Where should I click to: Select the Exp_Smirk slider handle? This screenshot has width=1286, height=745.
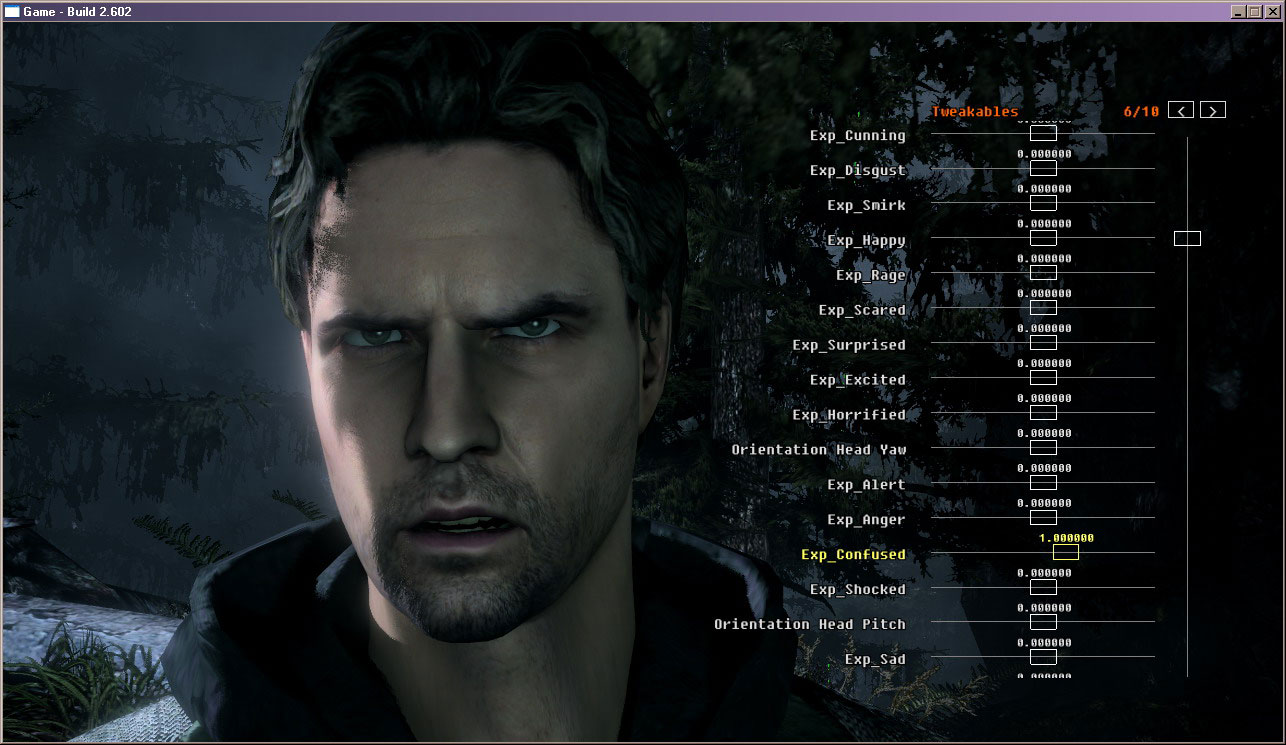tap(1043, 203)
